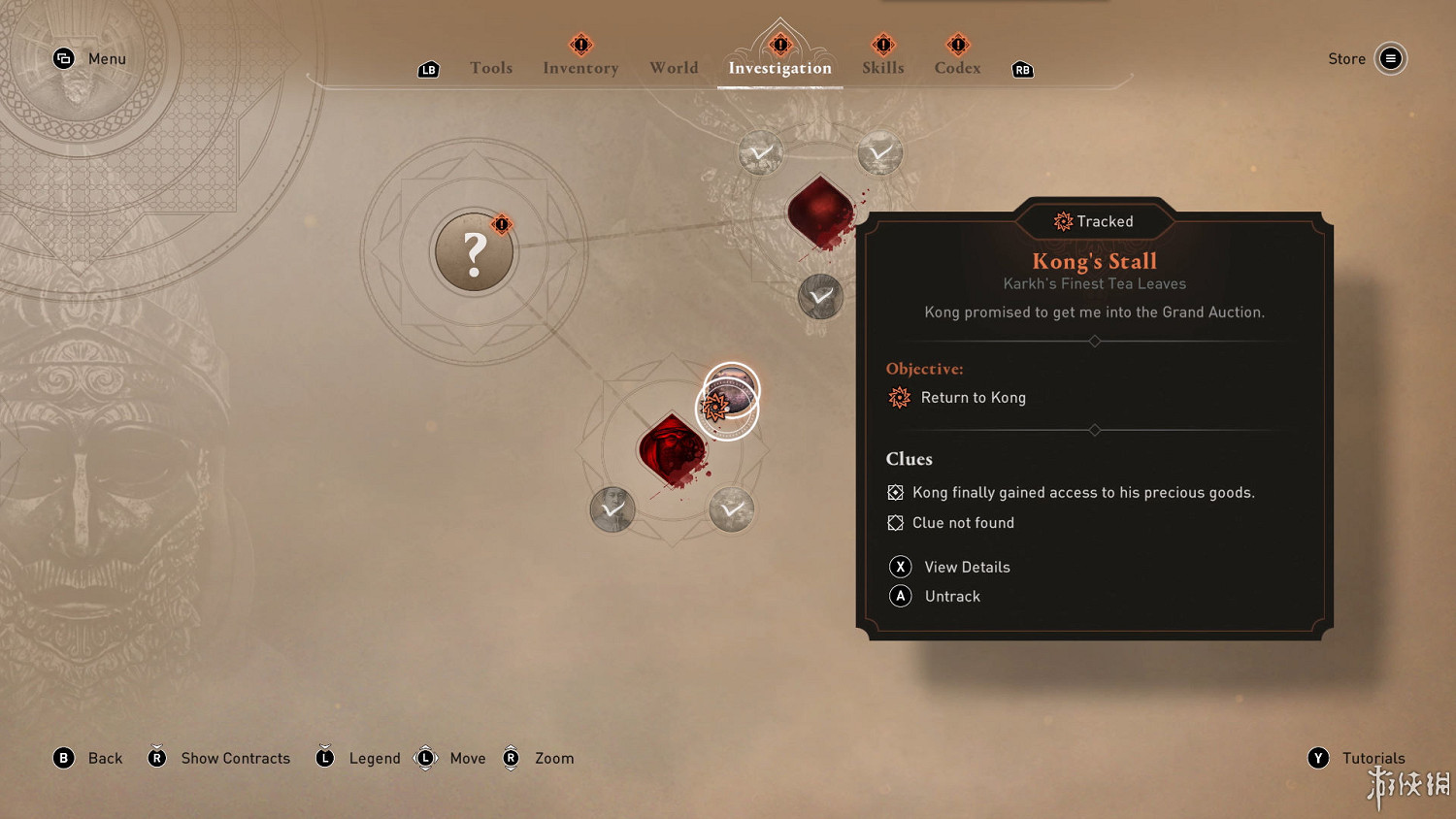Switch to the Tools tab
Viewport: 1456px width, 819px height.
(491, 68)
